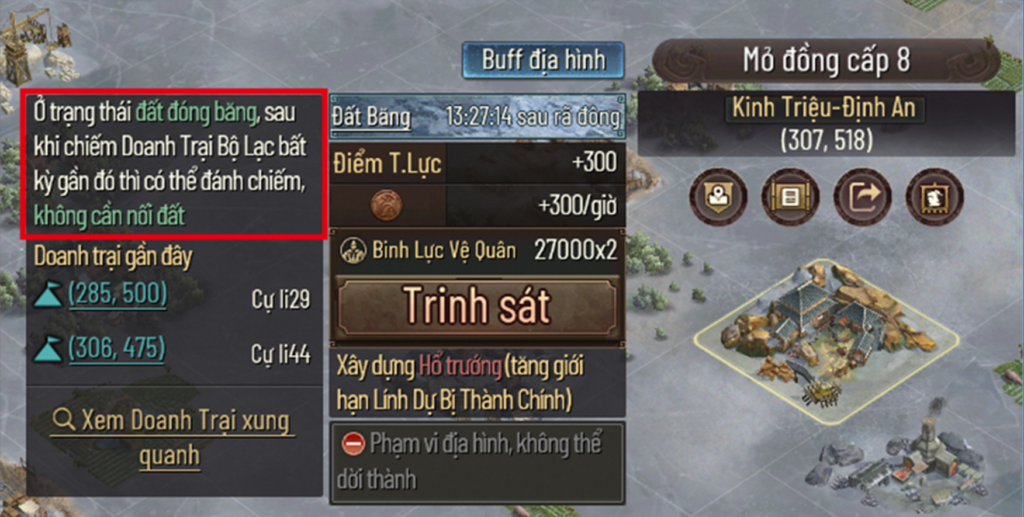
Task: Open the Buff địa hình panel
Action: point(543,59)
